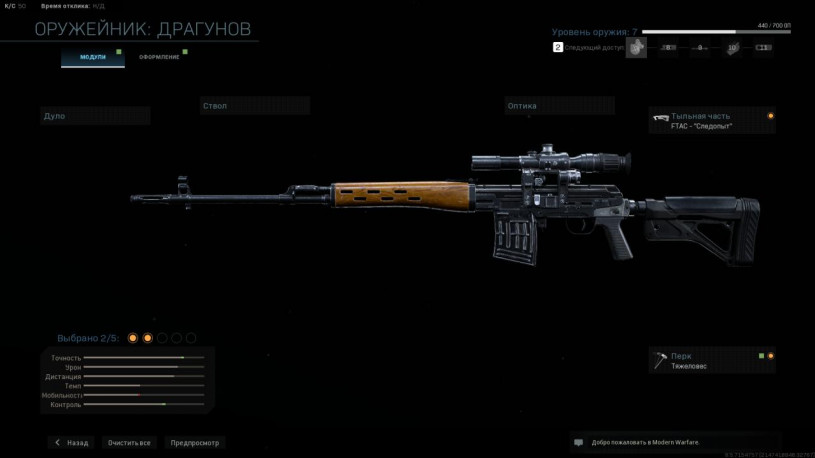The width and height of the screenshot is (815, 458).
Task: Switch to the МОДУЛИ tab
Action: point(93,57)
